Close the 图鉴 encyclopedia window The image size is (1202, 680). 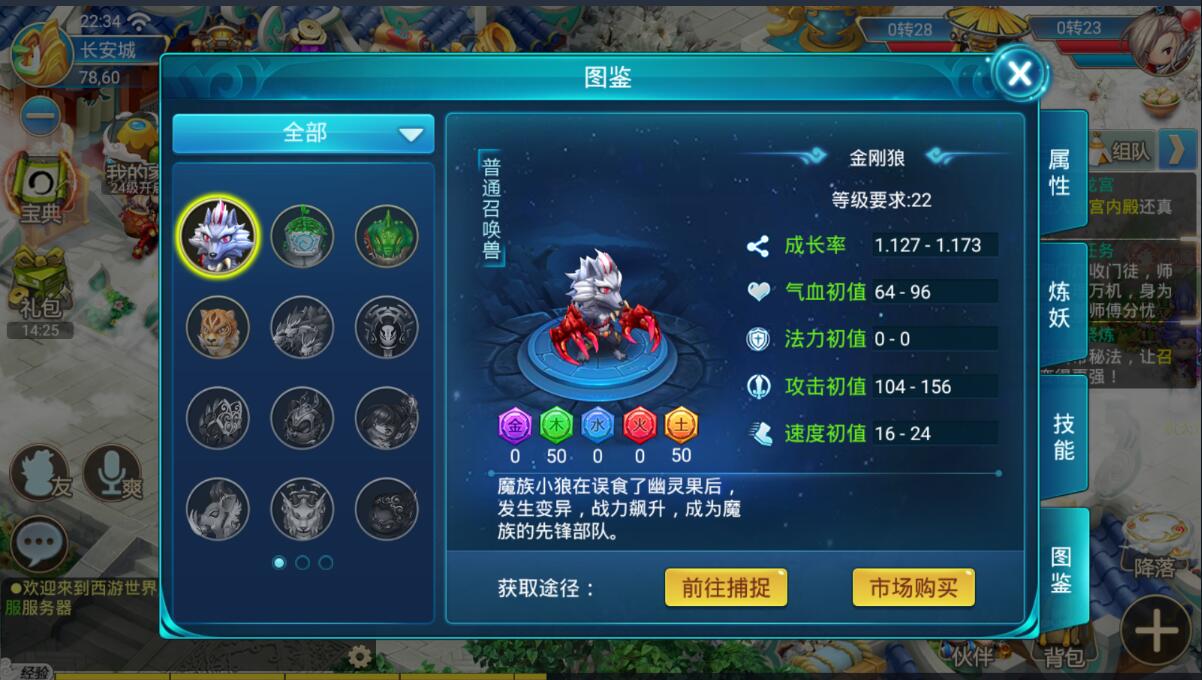[x=1019, y=73]
